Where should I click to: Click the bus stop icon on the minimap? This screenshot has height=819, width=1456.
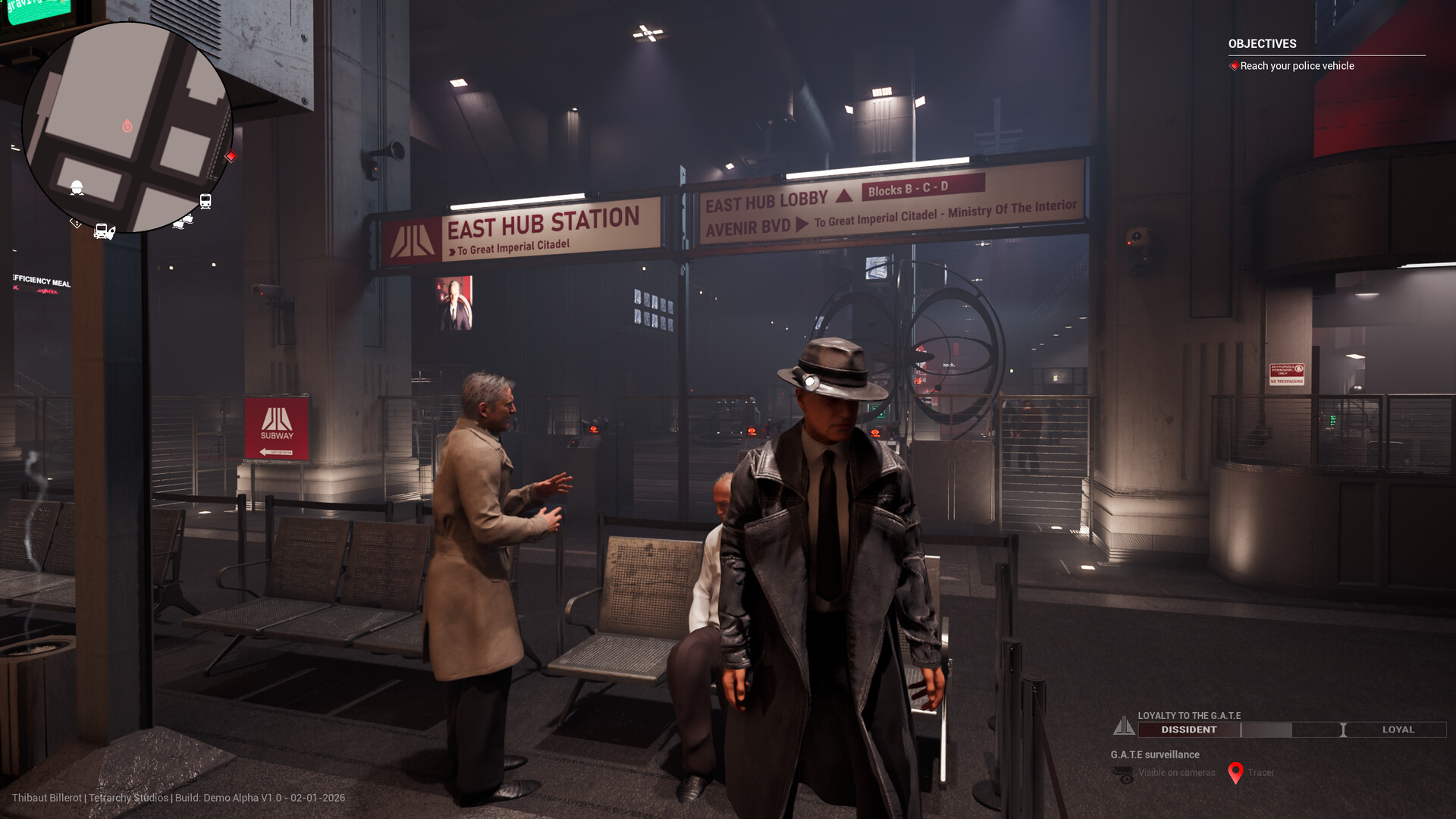(102, 229)
